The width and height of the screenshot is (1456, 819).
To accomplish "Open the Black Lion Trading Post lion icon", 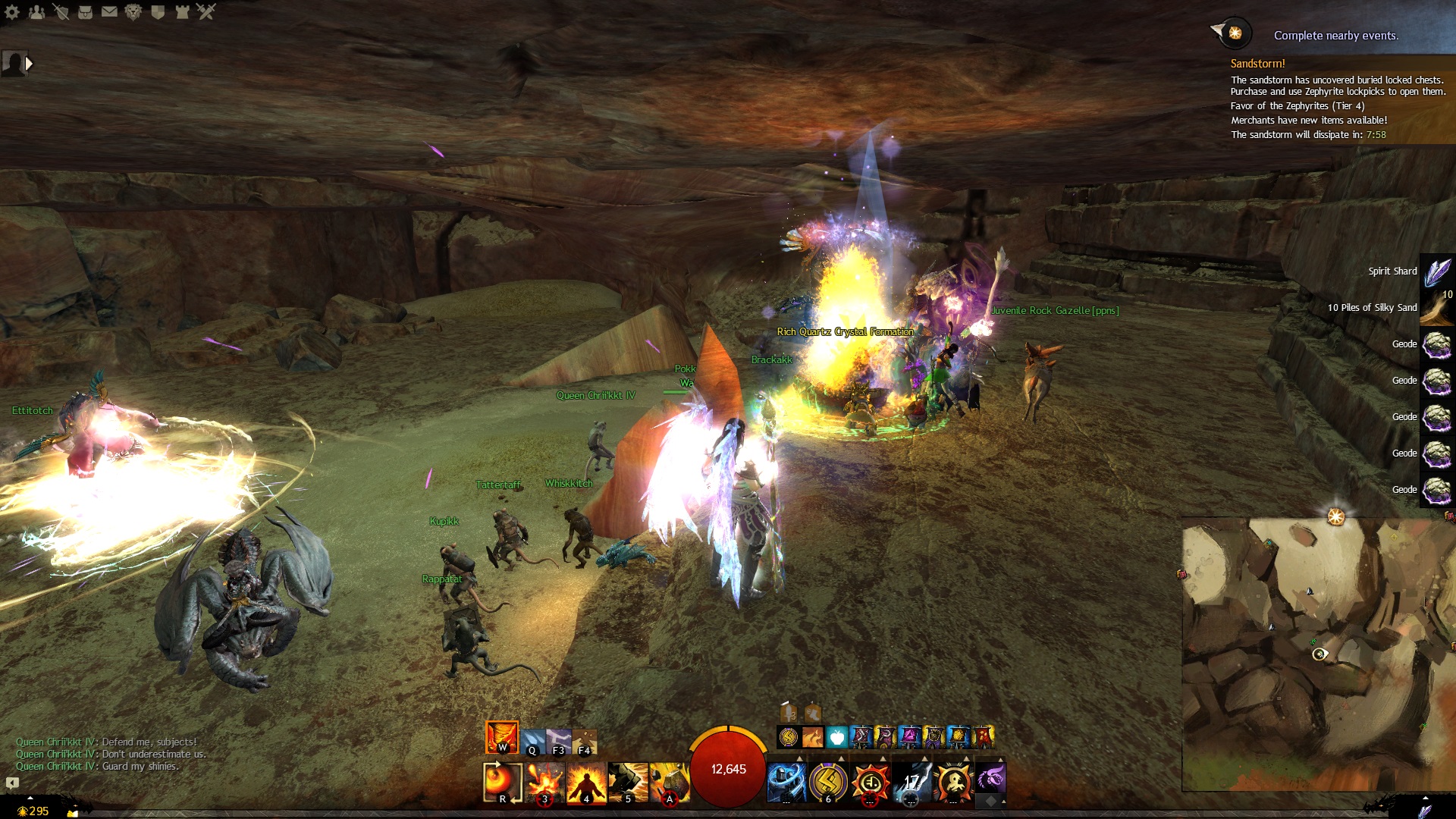I will coord(133,11).
